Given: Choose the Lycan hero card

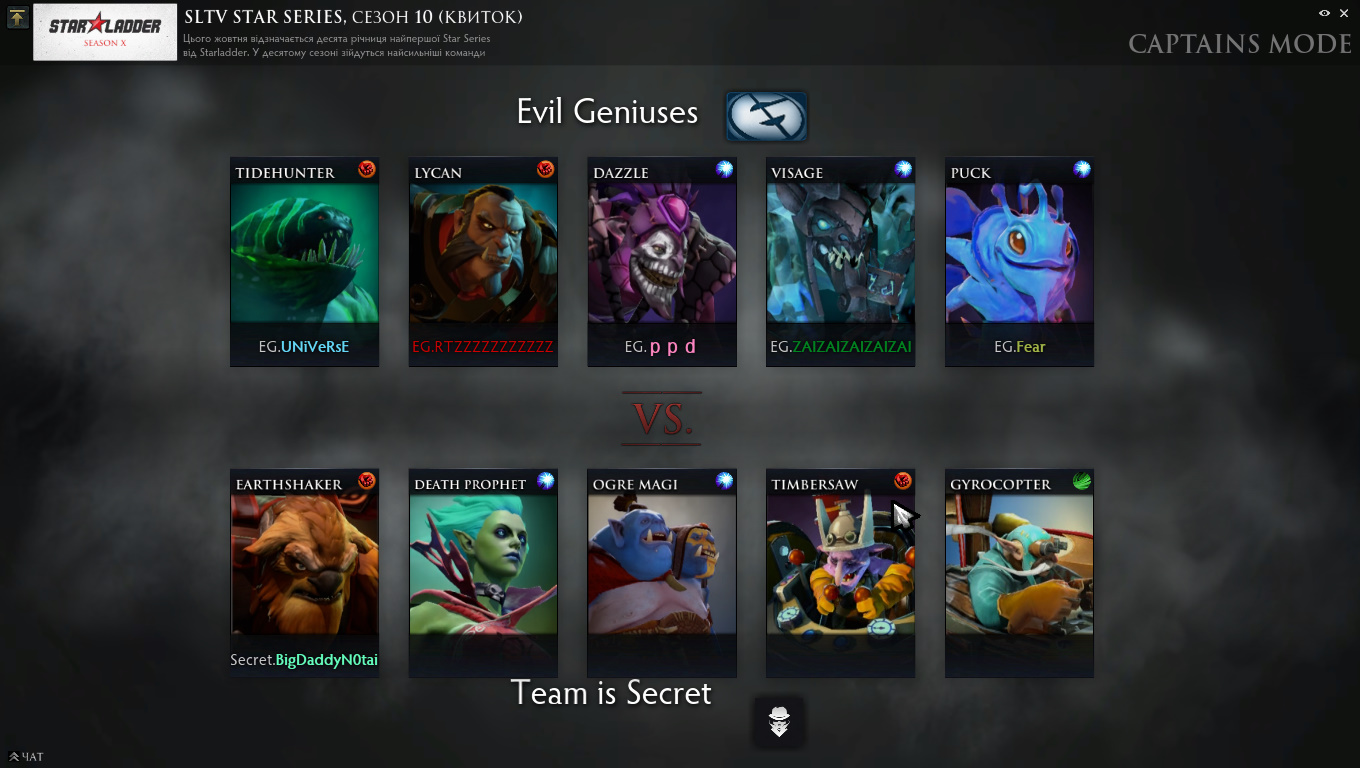Looking at the screenshot, I should pyautogui.click(x=483, y=262).
